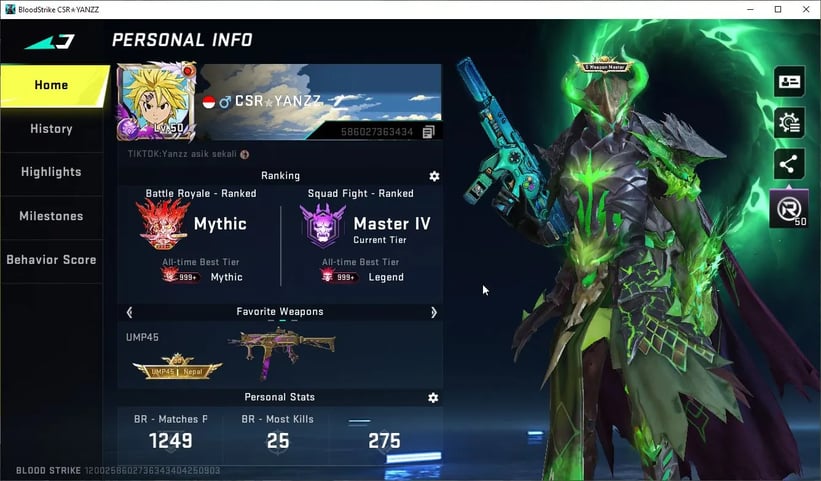Open Ranking settings gear
821x481 pixels.
coord(434,176)
